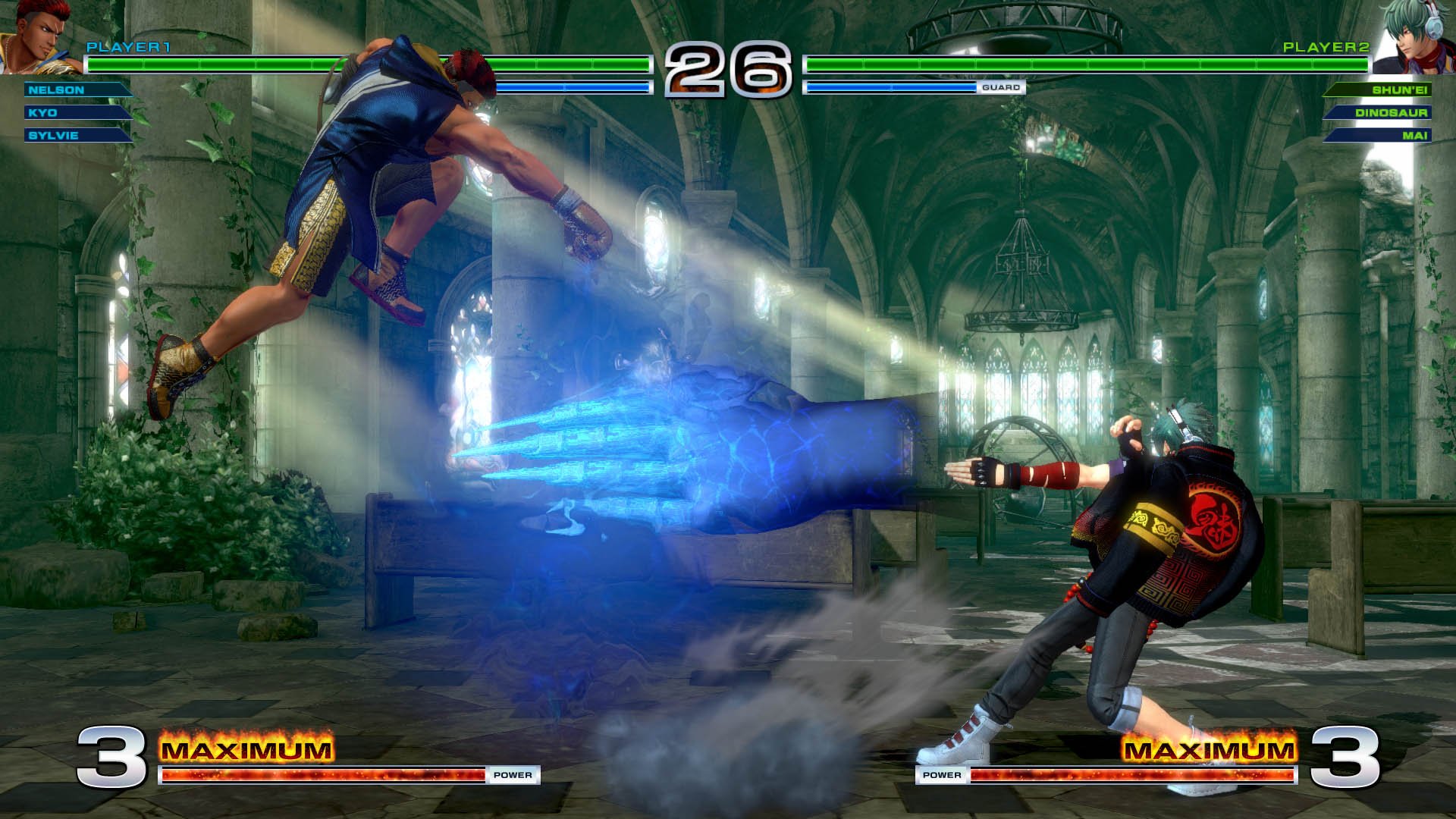
Task: Click Player 1's Nelson character portrait
Action: 38,36
